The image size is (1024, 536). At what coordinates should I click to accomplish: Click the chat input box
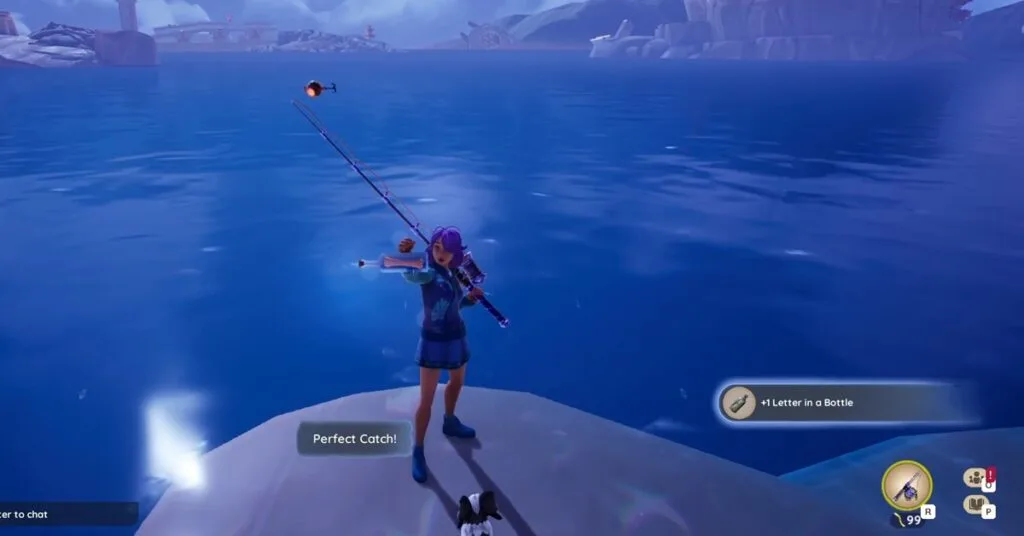66,514
